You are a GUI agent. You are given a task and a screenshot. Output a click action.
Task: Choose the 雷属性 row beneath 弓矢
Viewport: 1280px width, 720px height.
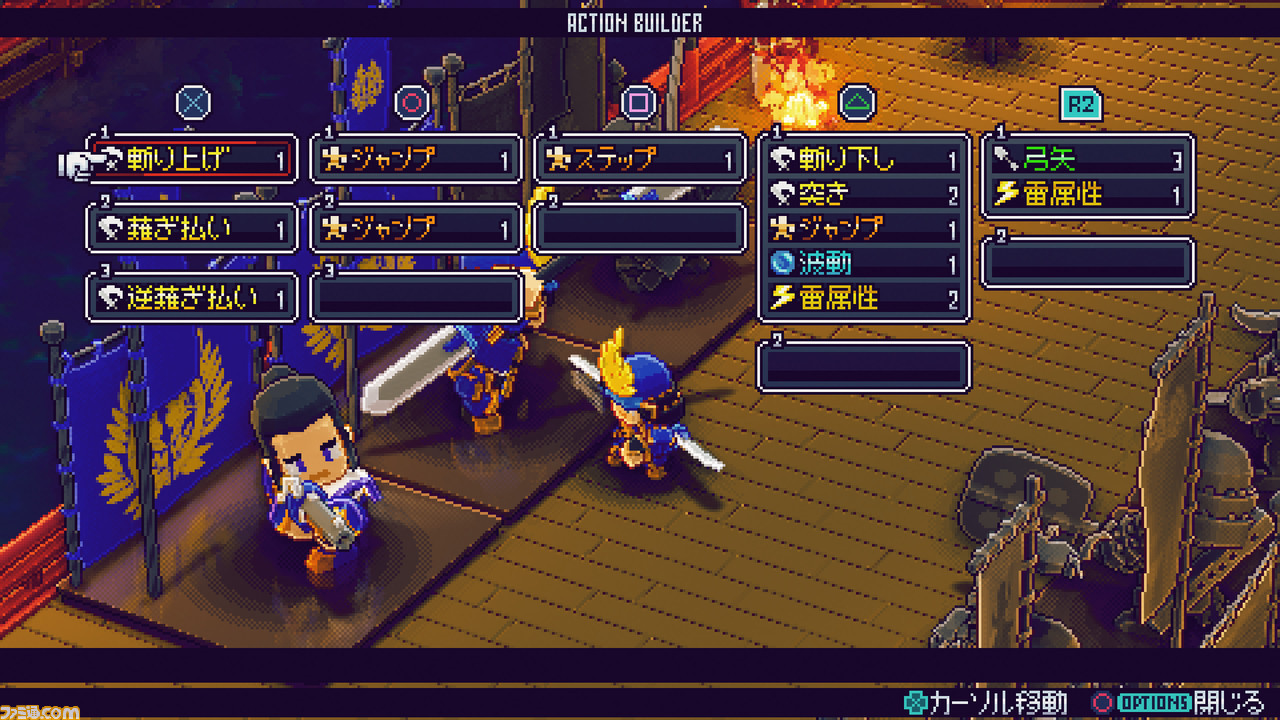tap(1088, 194)
